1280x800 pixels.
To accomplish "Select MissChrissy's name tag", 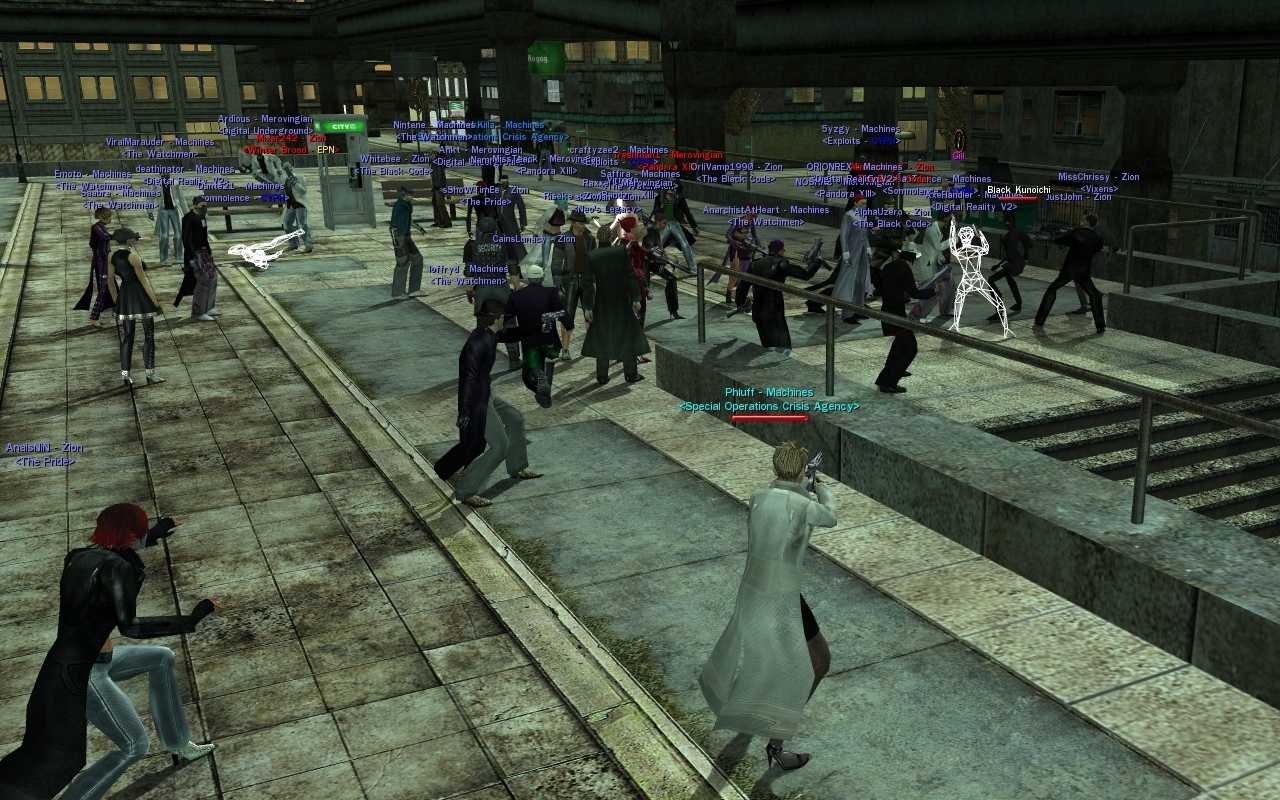I will 1098,177.
